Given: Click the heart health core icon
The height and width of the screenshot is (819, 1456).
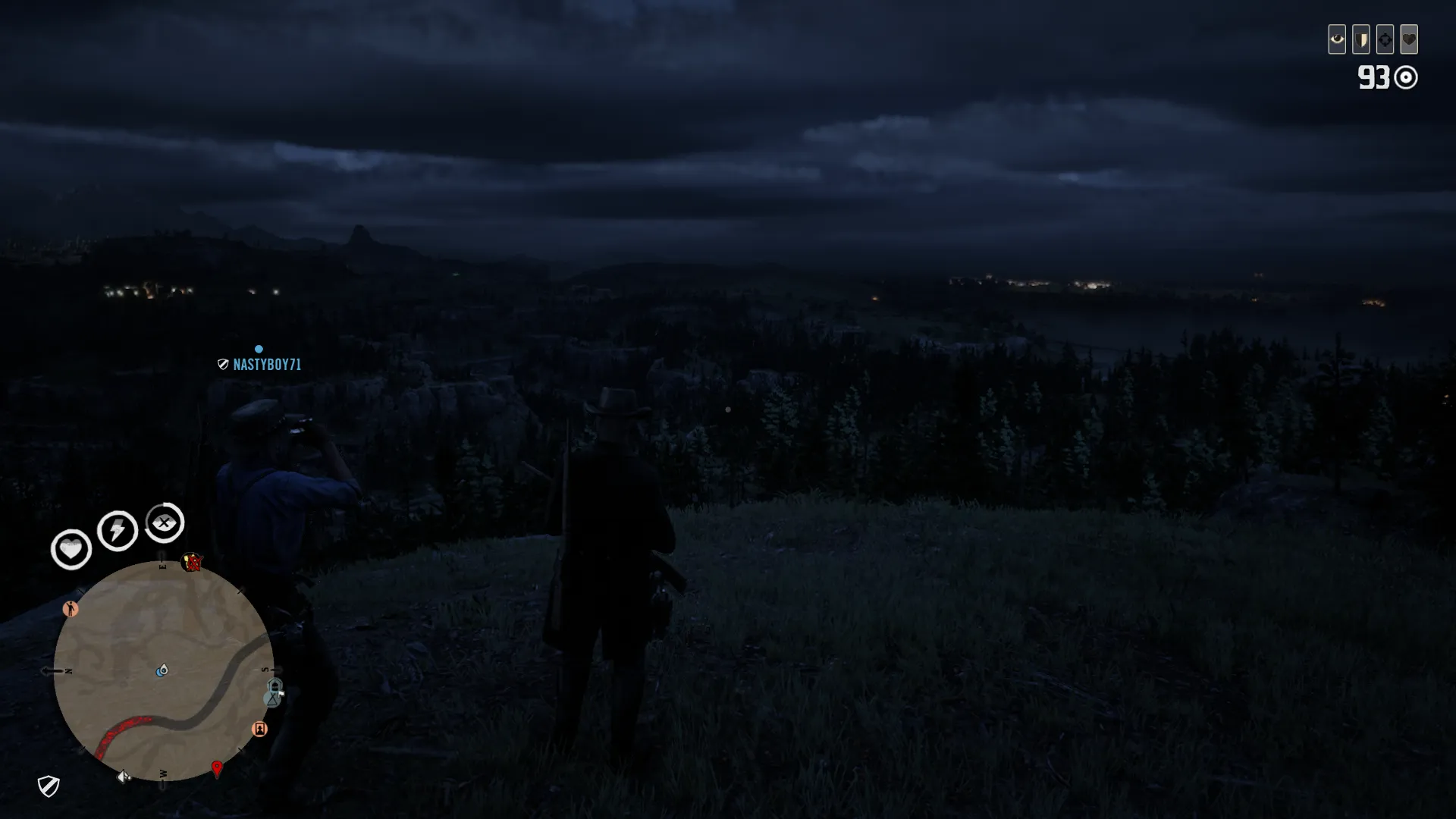Looking at the screenshot, I should click(x=71, y=548).
